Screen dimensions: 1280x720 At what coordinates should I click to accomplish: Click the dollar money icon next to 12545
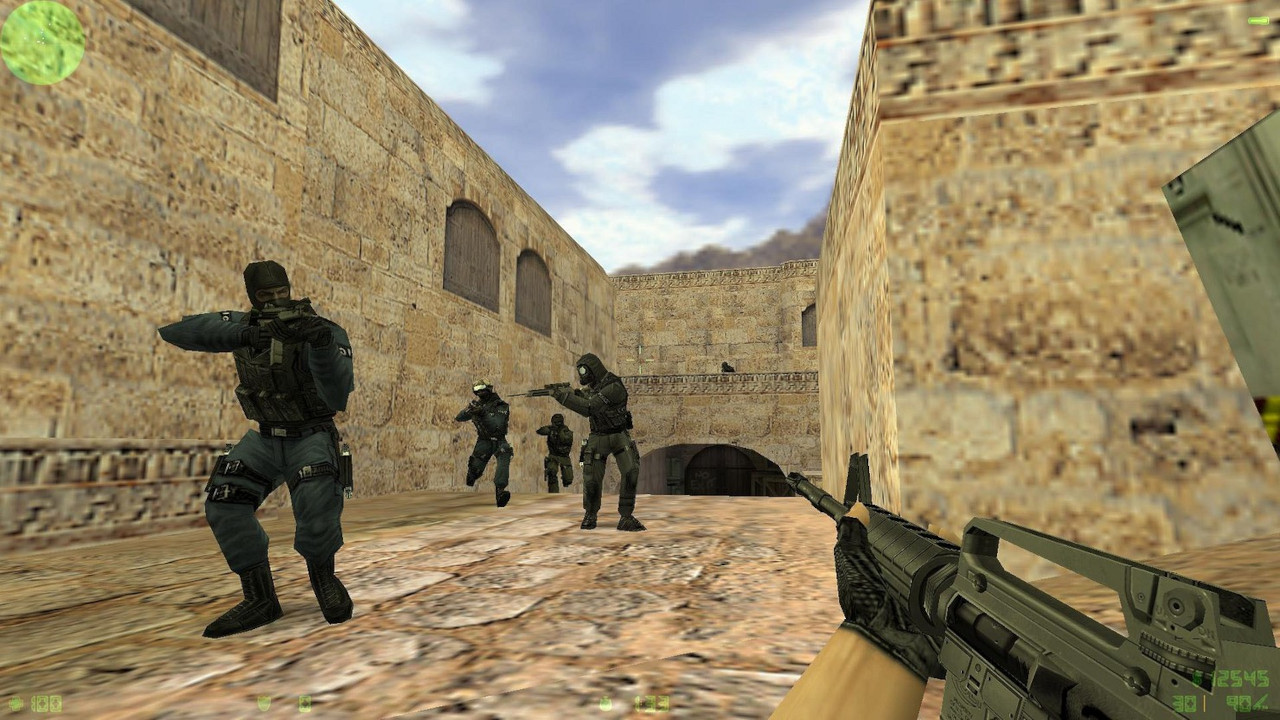coord(1196,677)
